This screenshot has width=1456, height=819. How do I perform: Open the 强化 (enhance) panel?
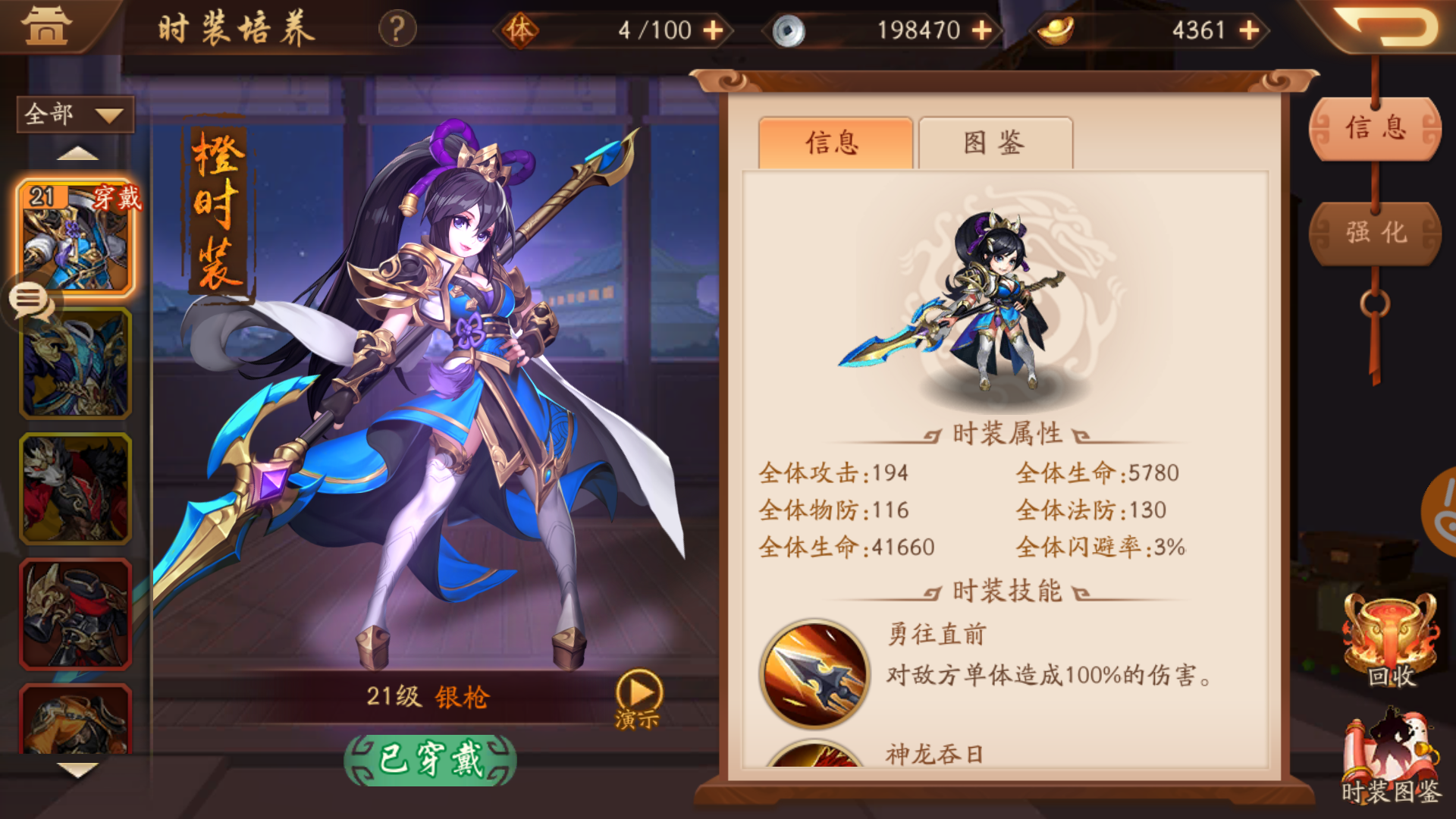pos(1374,234)
